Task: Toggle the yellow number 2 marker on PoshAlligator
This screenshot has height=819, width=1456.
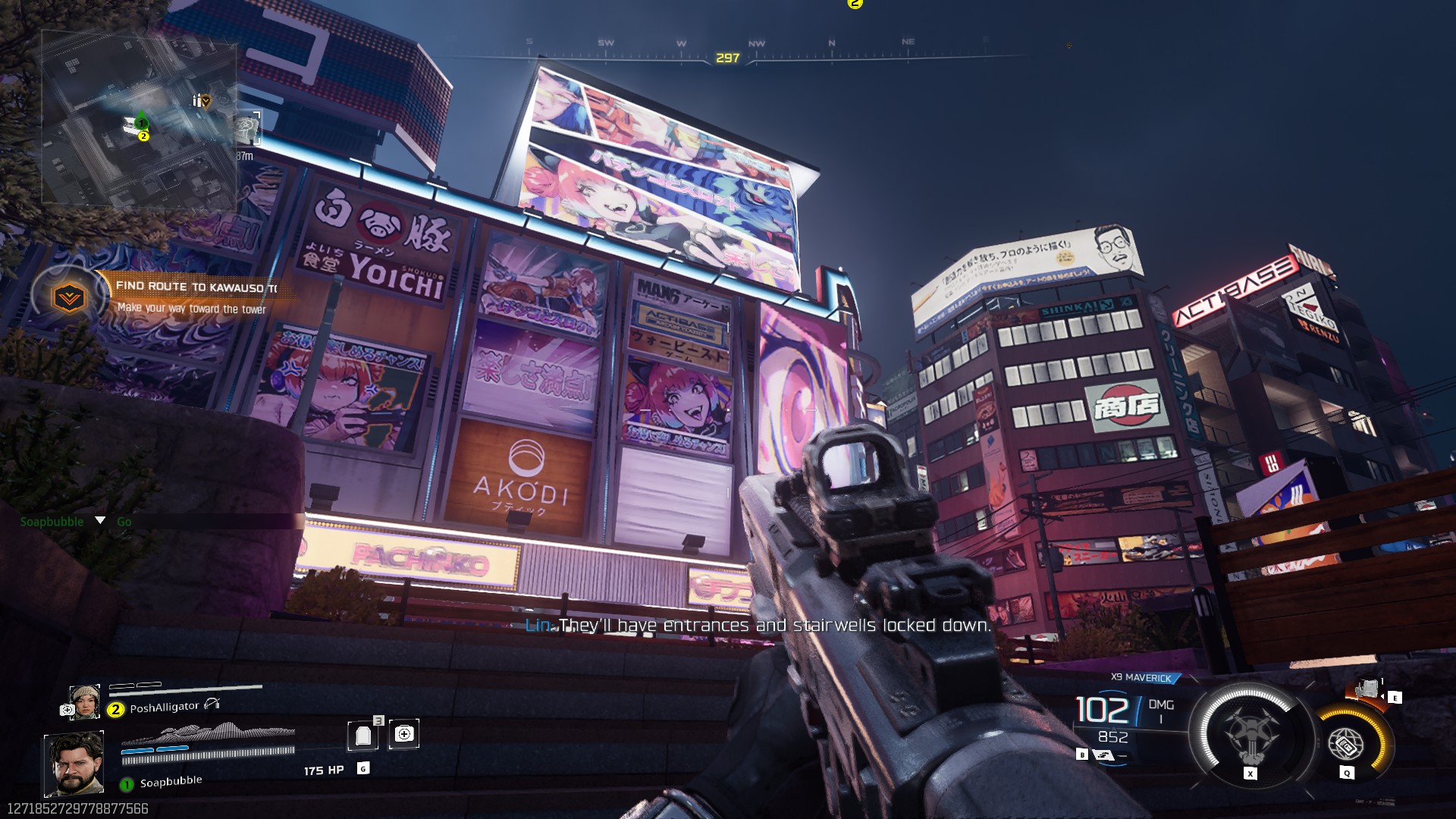Action: pyautogui.click(x=115, y=710)
